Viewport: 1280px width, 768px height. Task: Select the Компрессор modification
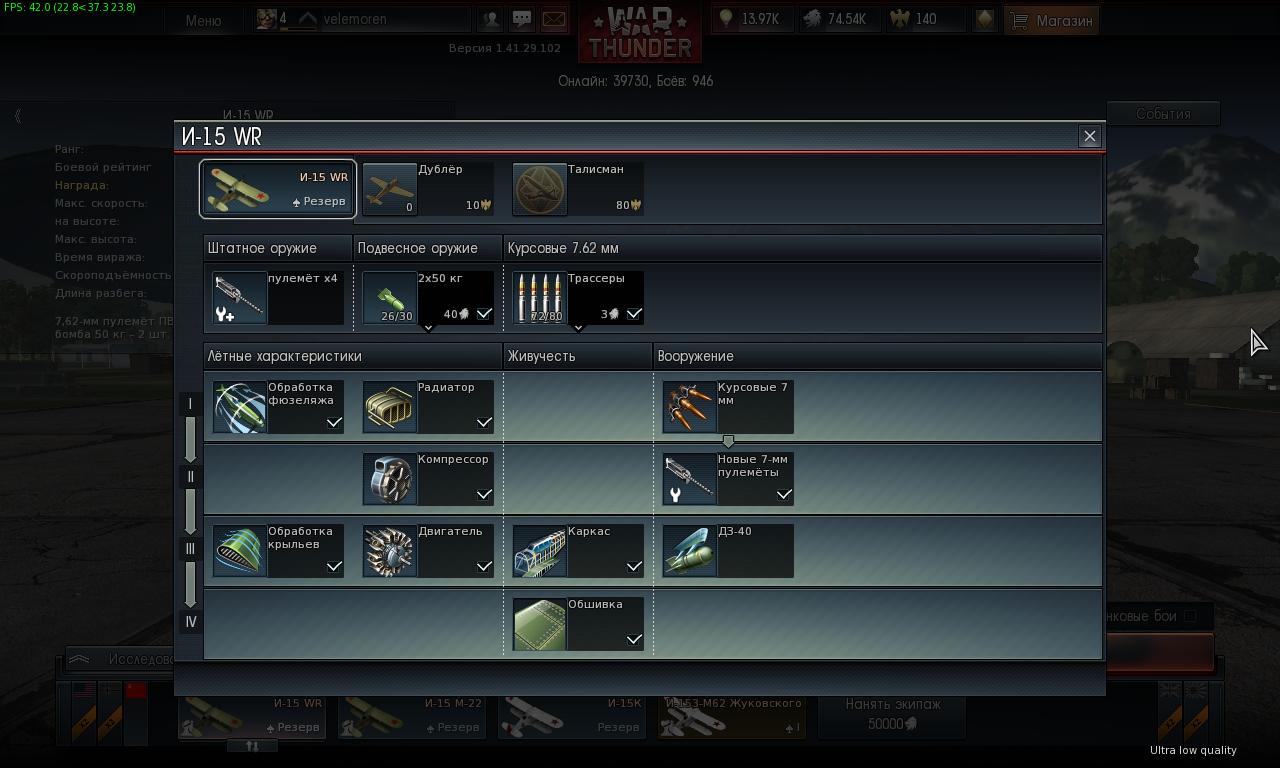[x=428, y=479]
